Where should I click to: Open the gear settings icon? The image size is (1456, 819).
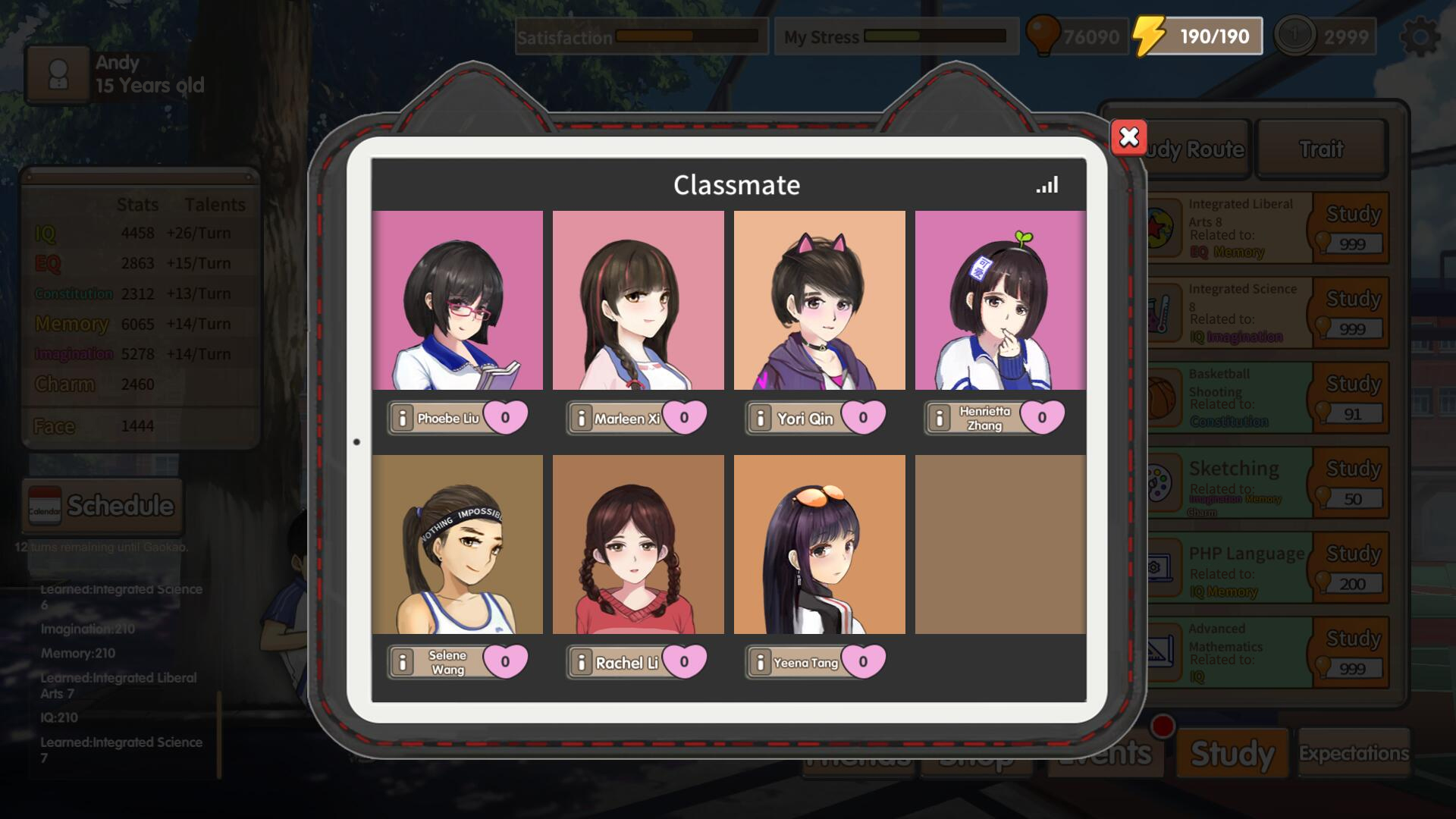click(1420, 36)
